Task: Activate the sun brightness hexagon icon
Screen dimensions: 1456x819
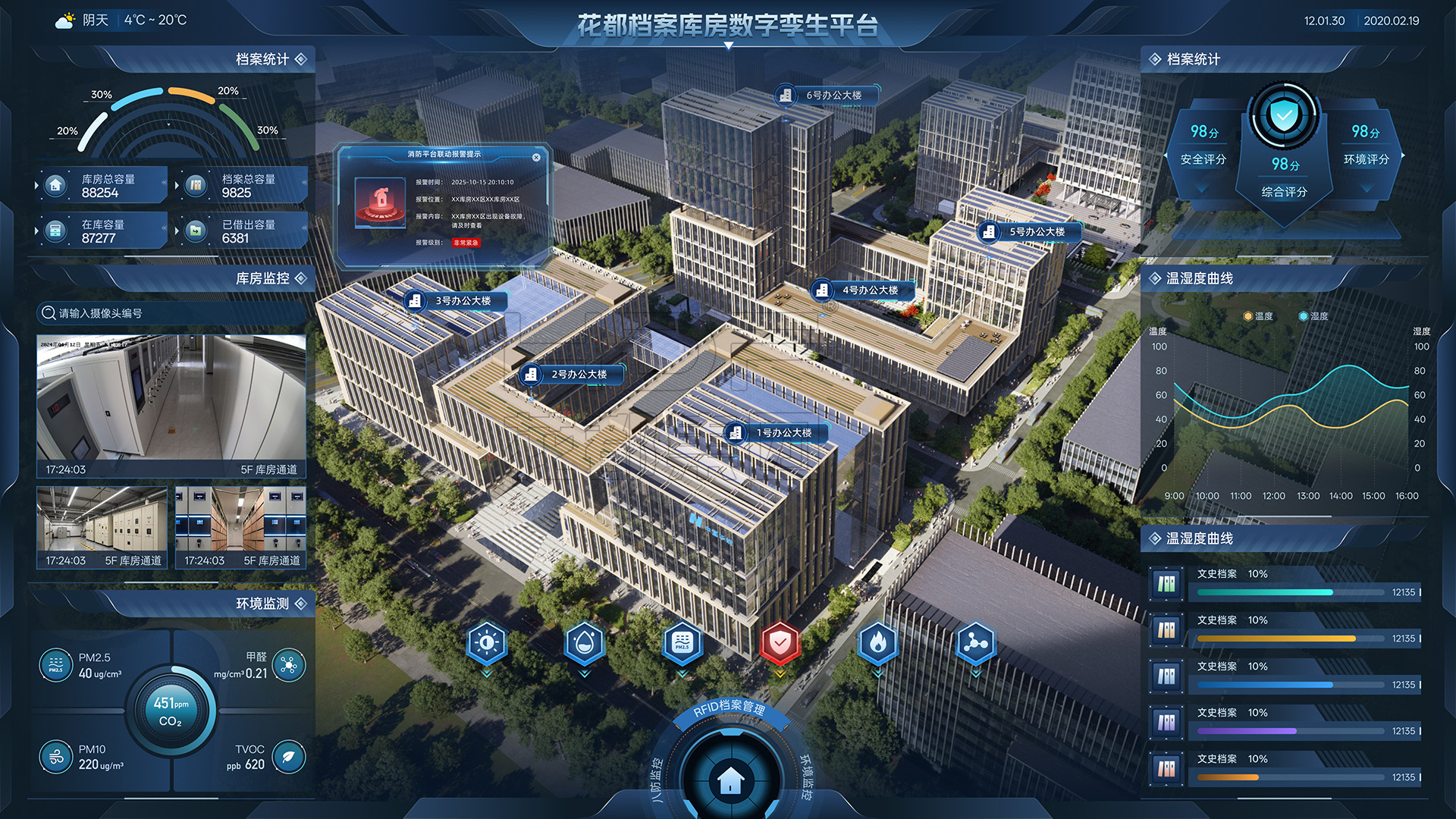Action: 487,643
